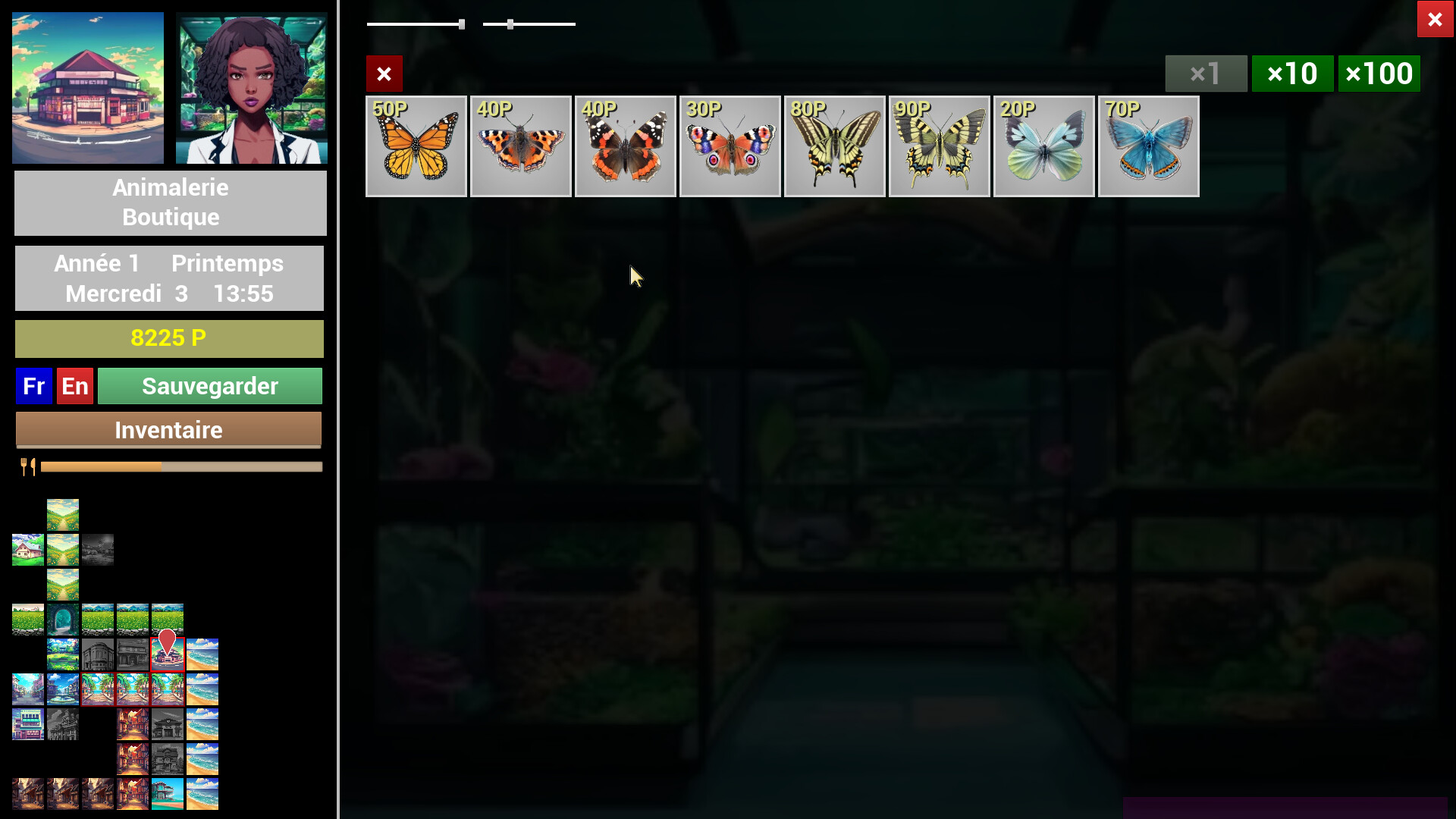Enable the ×1 purchase multiplier
1456x819 pixels.
click(1206, 74)
